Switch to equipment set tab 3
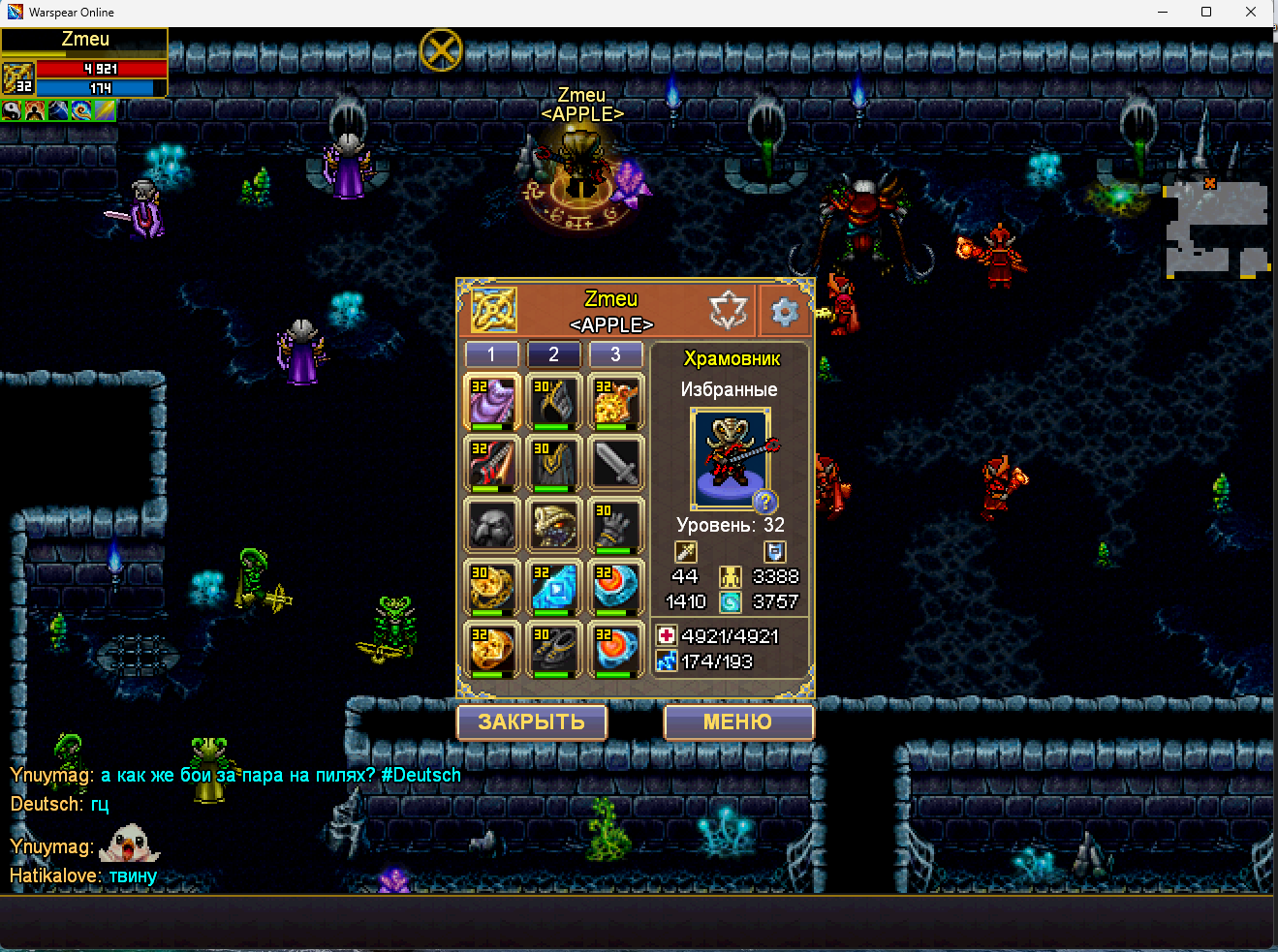 tap(615, 354)
